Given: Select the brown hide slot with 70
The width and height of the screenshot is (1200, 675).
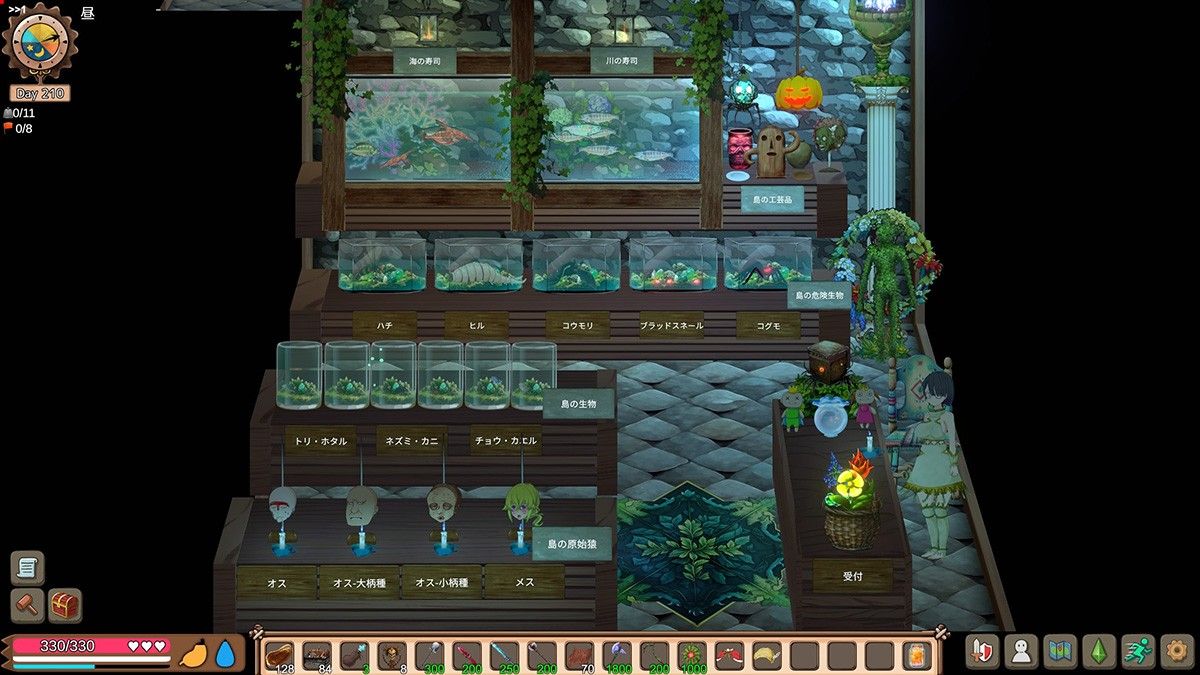Looking at the screenshot, I should click(x=580, y=656).
